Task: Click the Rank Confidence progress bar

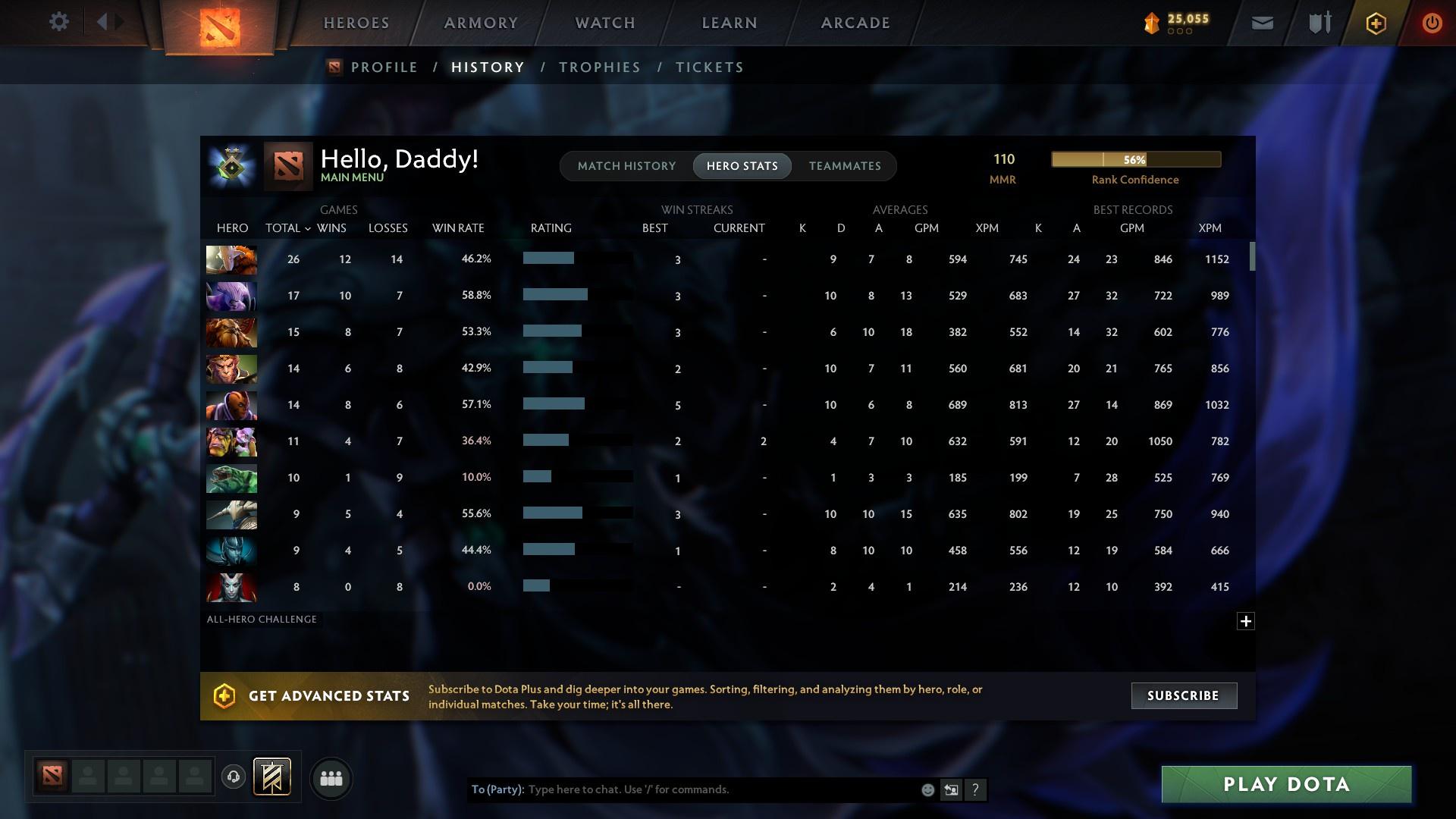Action: [x=1135, y=159]
